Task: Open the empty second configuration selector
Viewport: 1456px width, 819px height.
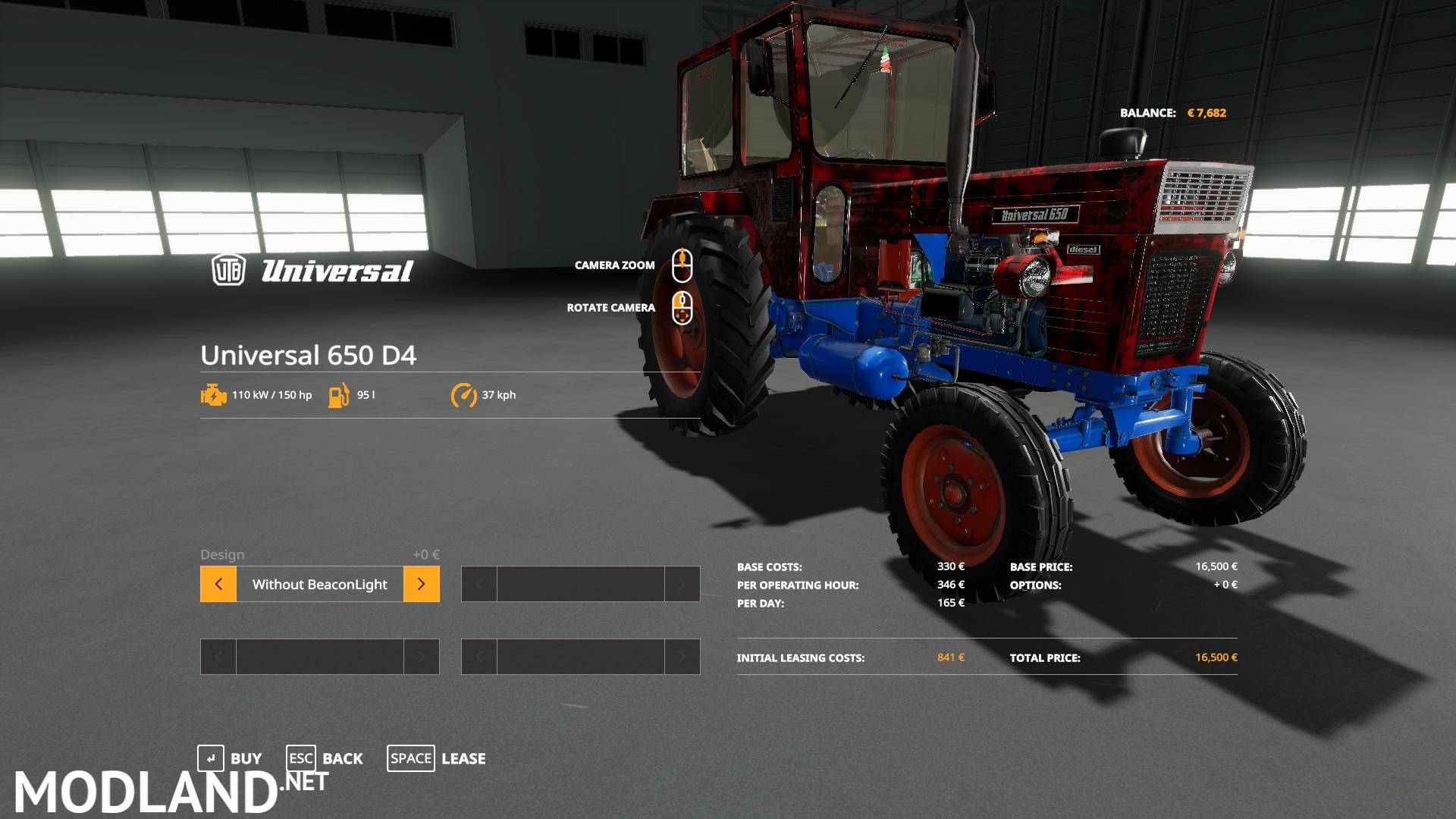Action: coord(581,584)
